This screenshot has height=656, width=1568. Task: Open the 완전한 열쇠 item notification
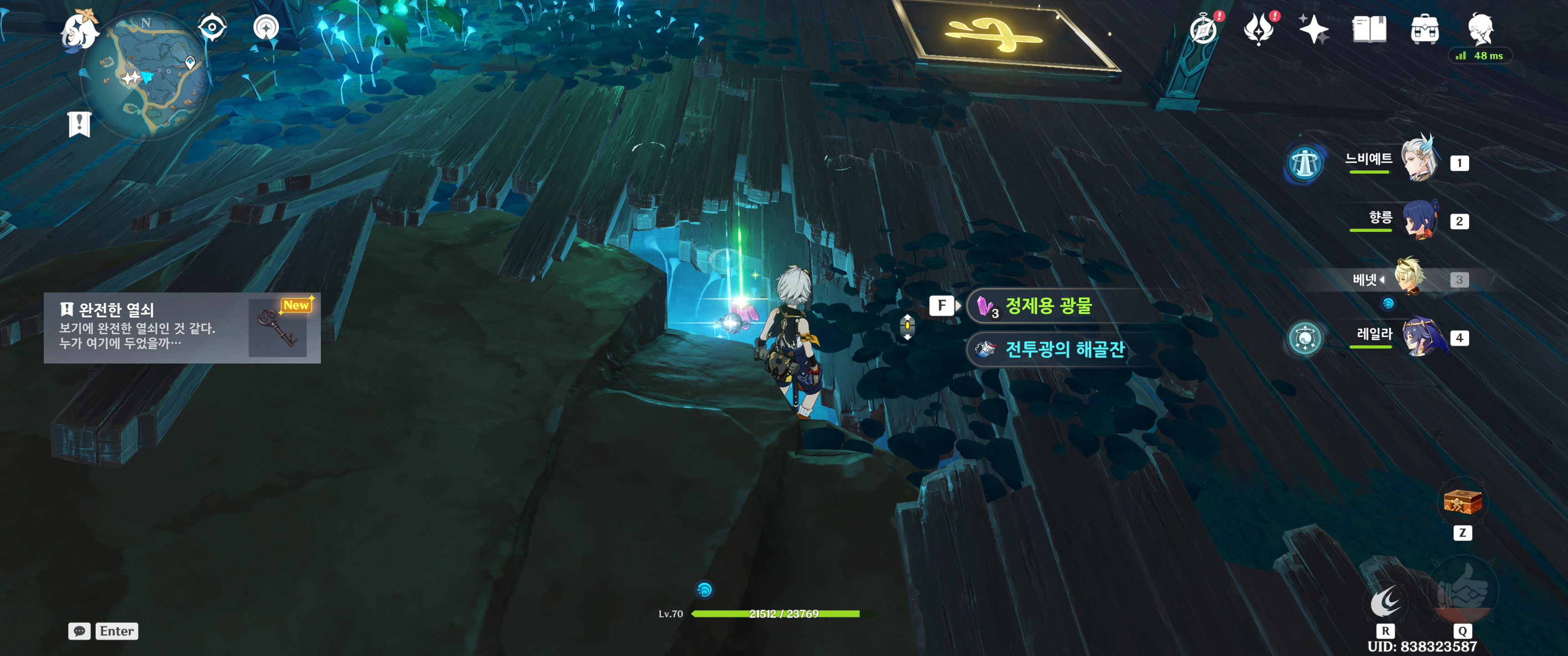click(182, 328)
